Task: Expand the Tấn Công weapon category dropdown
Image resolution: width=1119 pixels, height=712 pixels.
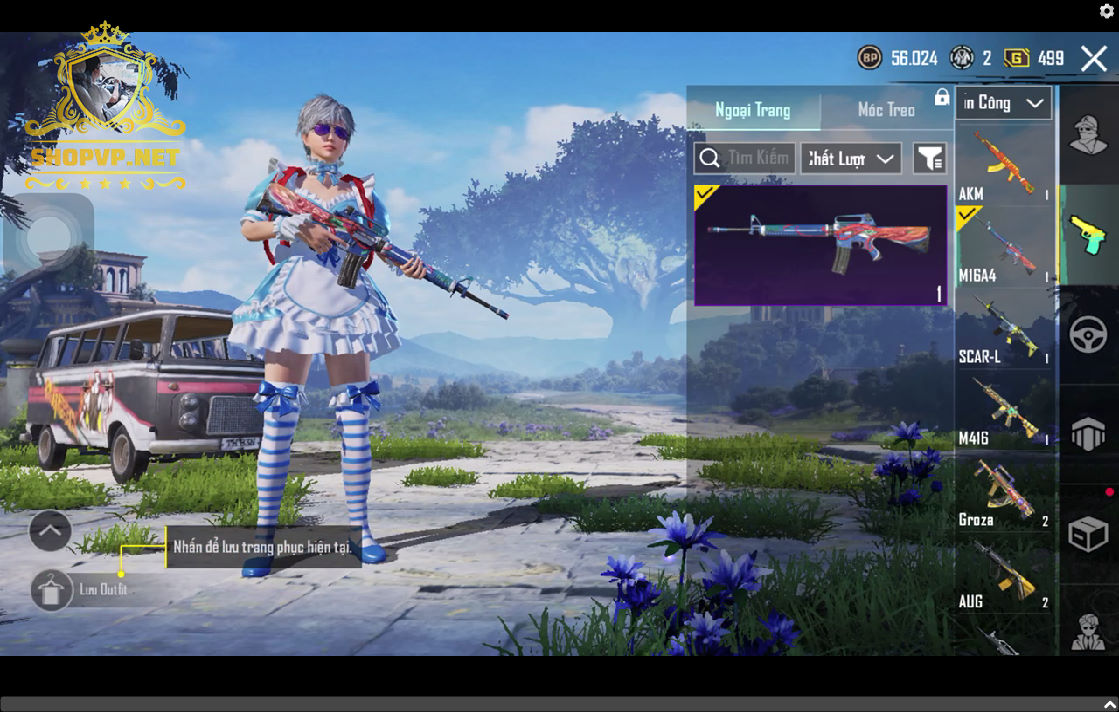Action: tap(1004, 103)
